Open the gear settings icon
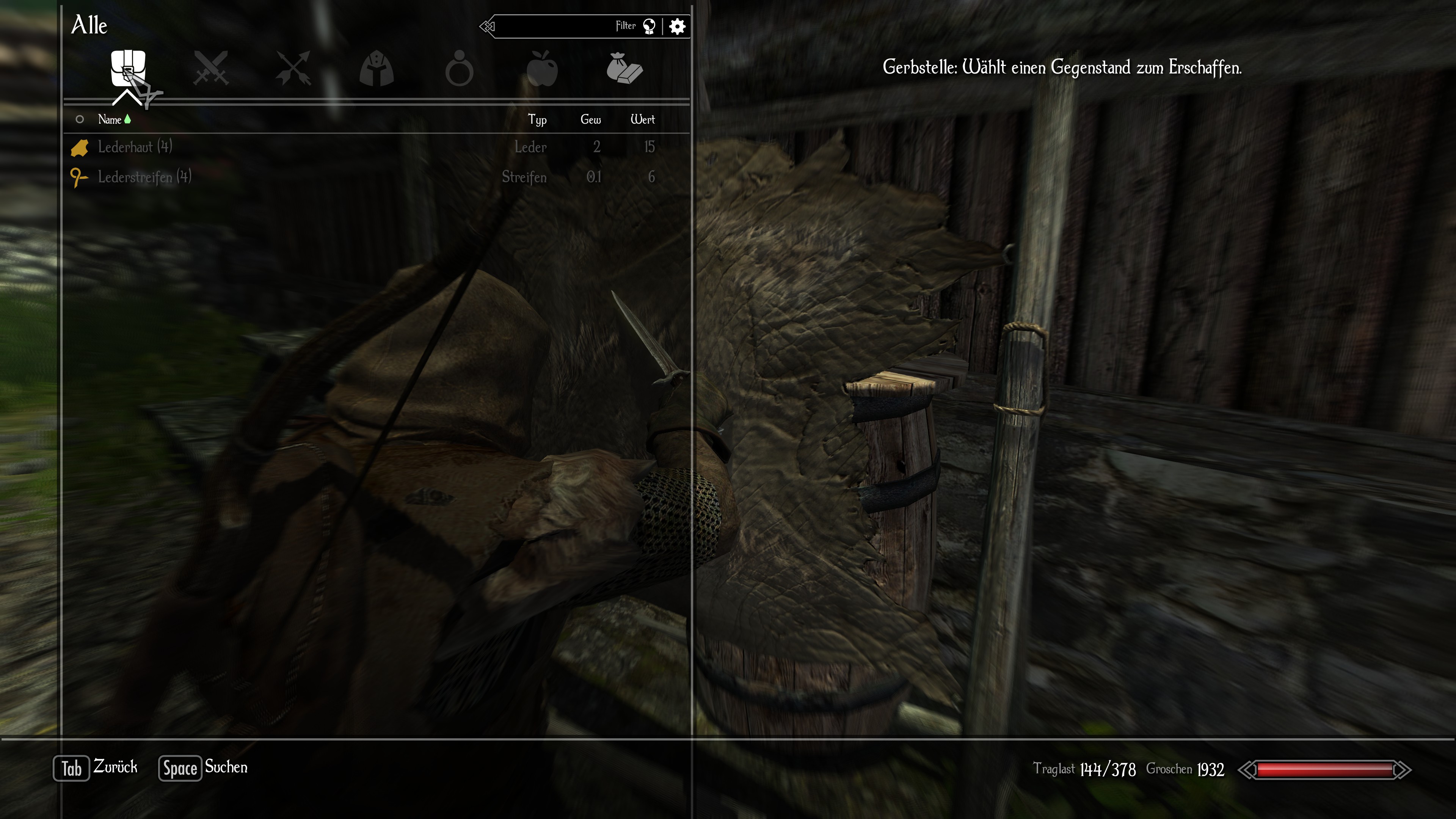 click(x=677, y=26)
